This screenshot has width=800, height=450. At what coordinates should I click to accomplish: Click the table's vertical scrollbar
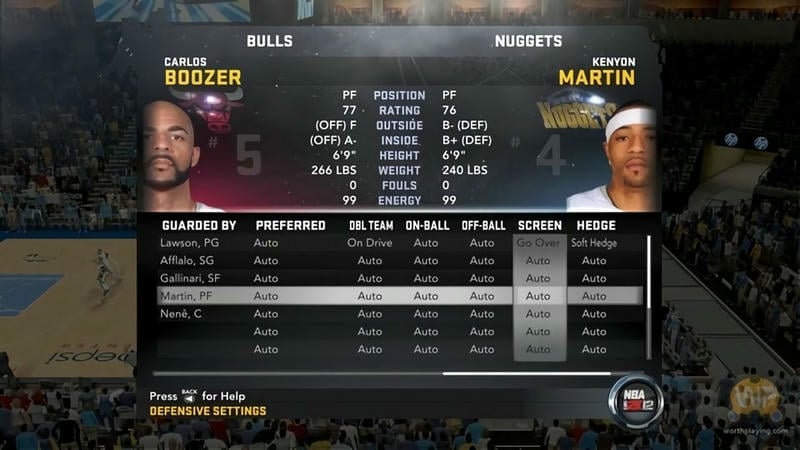[x=649, y=298]
